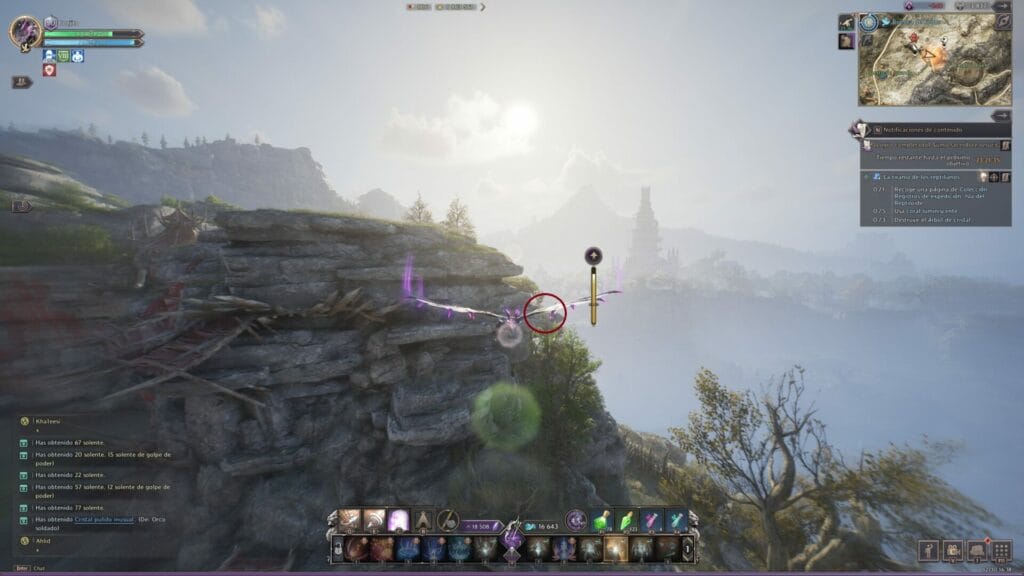Open the round purple swirl icon beside the potions
The height and width of the screenshot is (576, 1024).
tap(575, 520)
